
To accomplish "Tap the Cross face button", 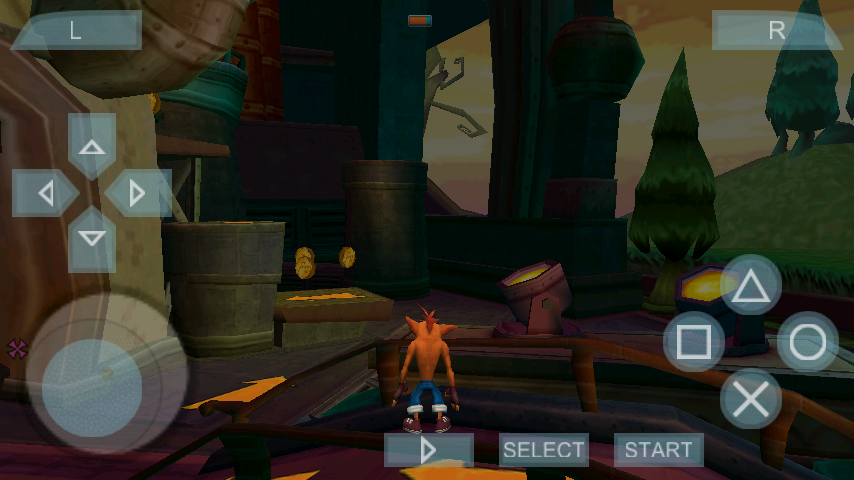I will point(751,399).
